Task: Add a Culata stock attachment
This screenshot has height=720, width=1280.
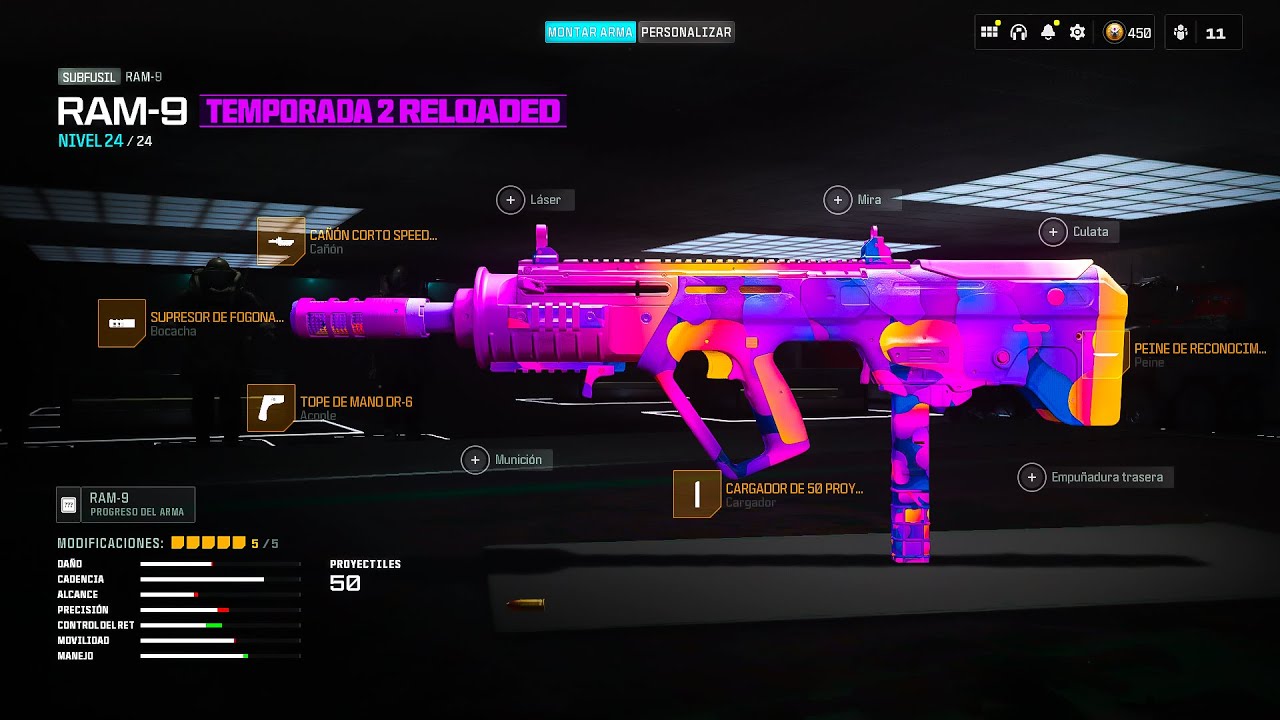Action: 1053,232
